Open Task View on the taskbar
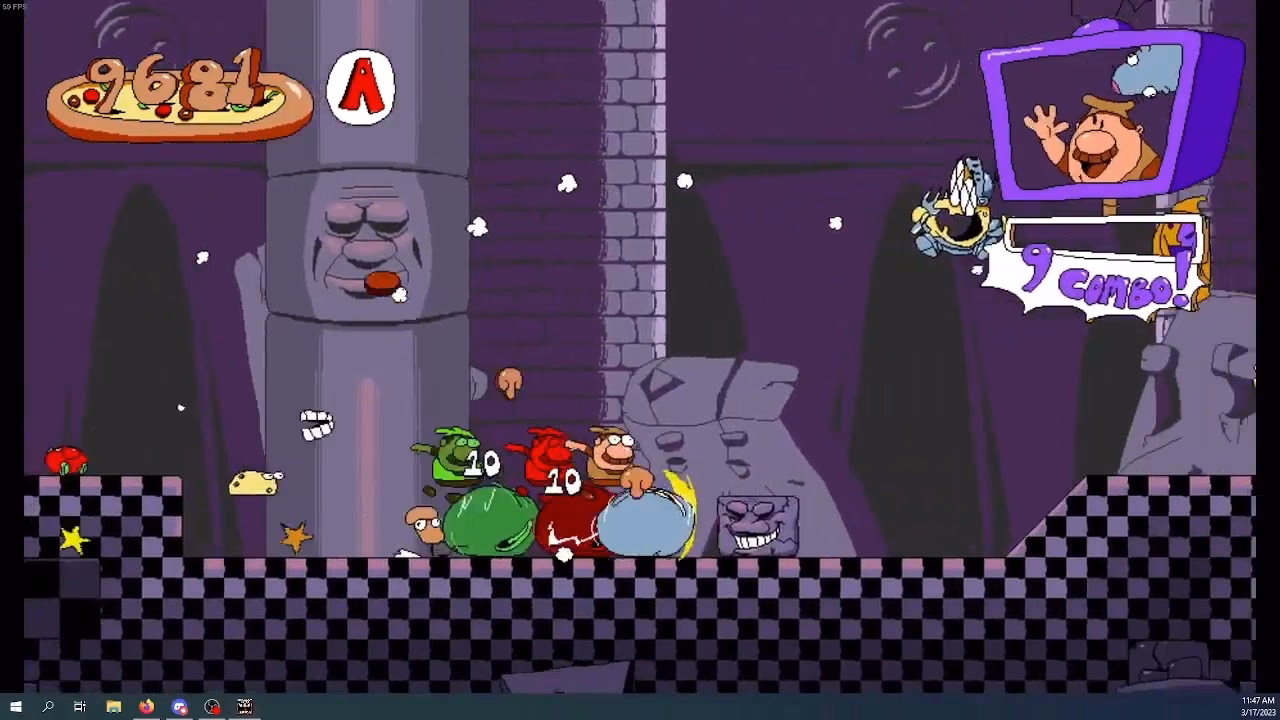This screenshot has height=720, width=1280. pos(79,706)
